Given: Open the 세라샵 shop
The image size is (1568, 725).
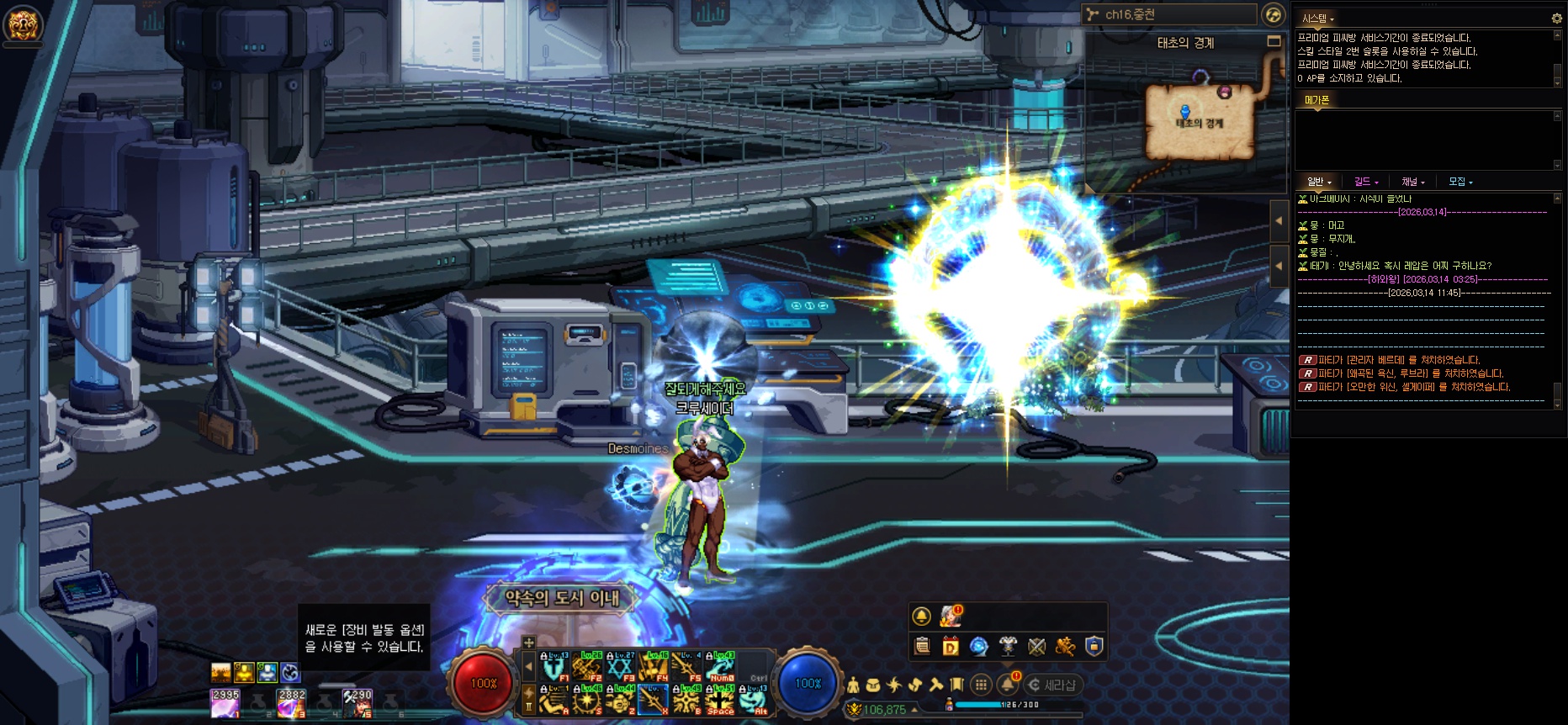Looking at the screenshot, I should 1052,685.
